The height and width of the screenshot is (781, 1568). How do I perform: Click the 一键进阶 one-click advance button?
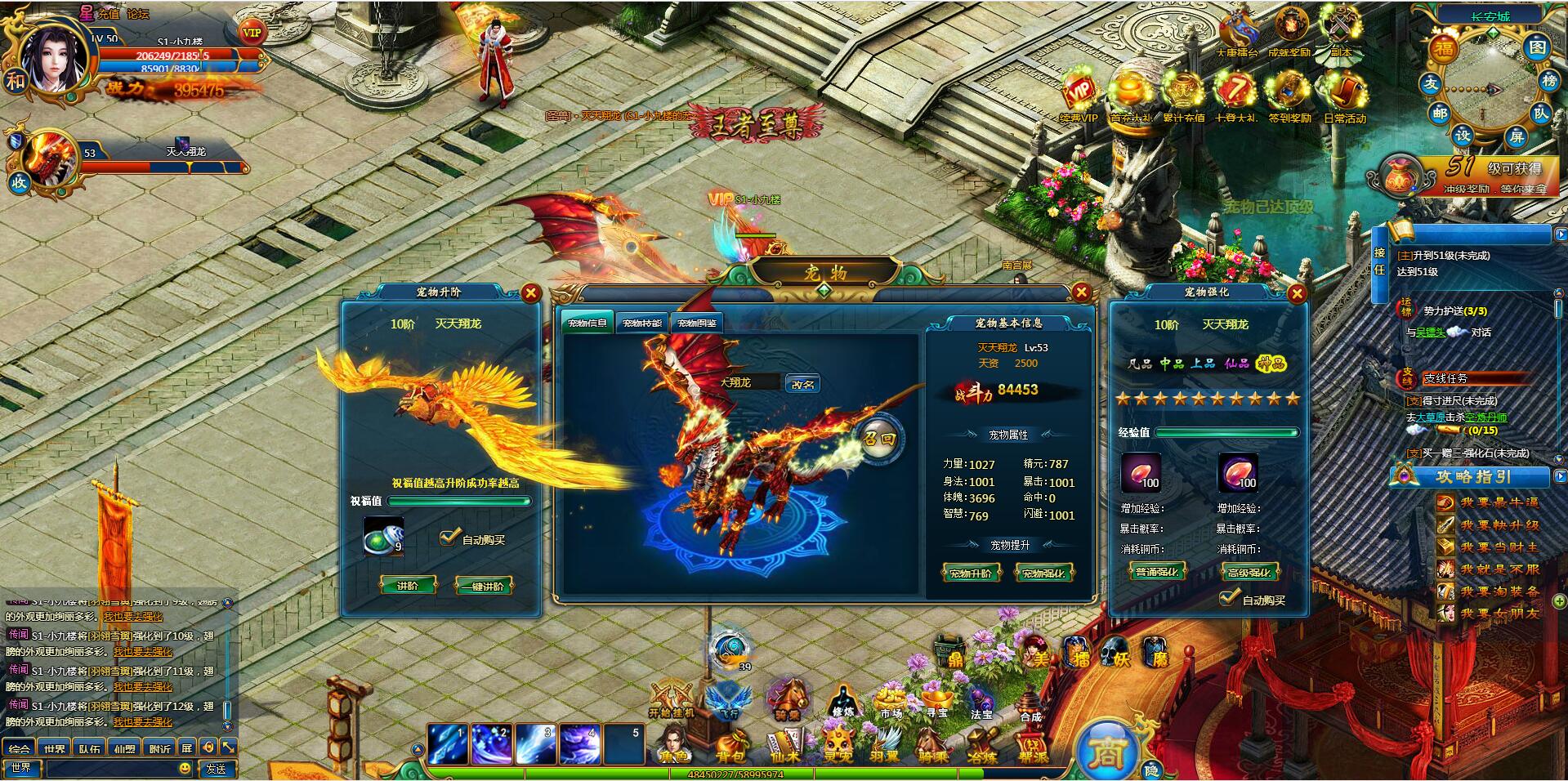484,586
